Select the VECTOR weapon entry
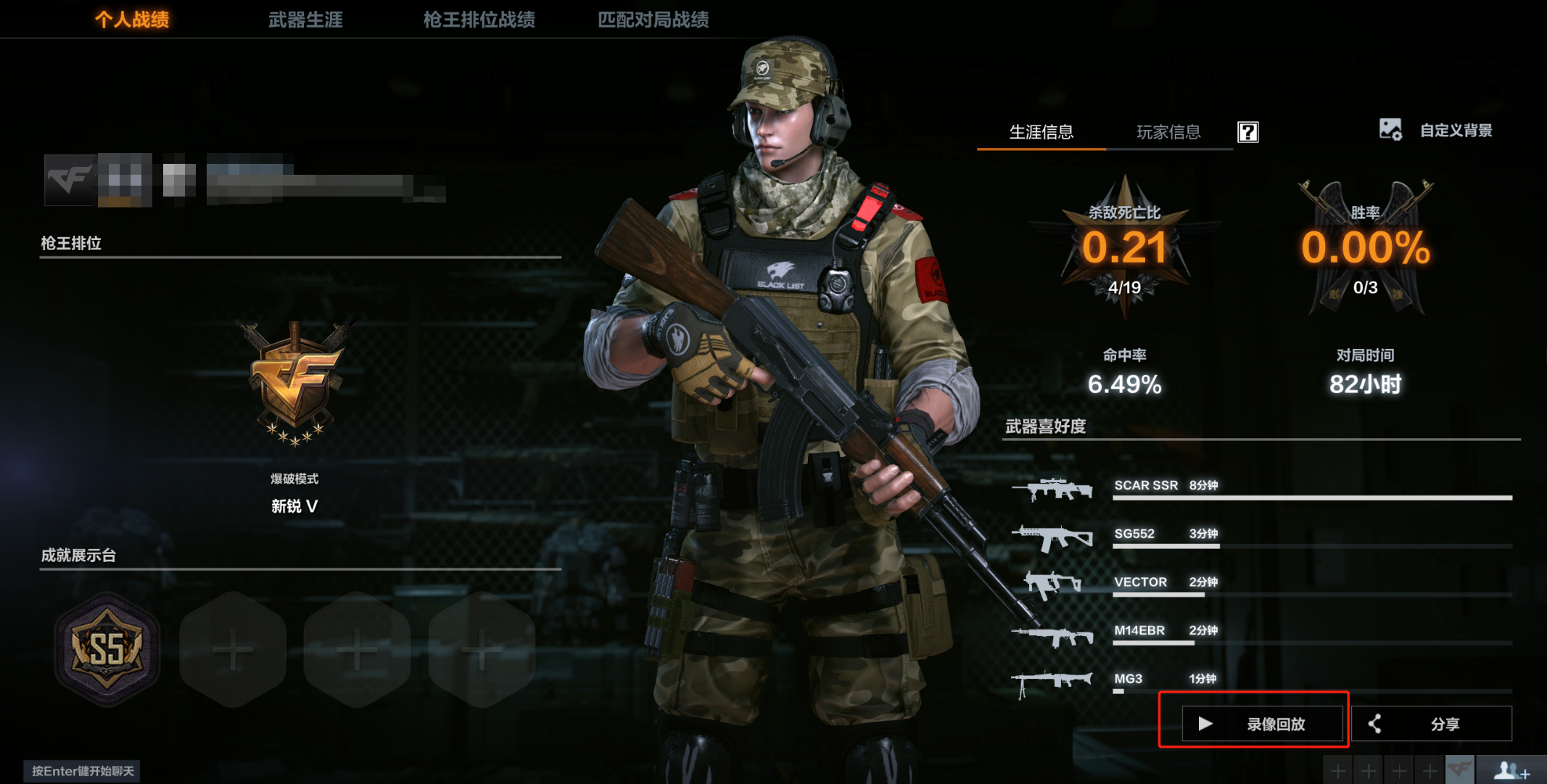1547x784 pixels. click(x=1262, y=585)
